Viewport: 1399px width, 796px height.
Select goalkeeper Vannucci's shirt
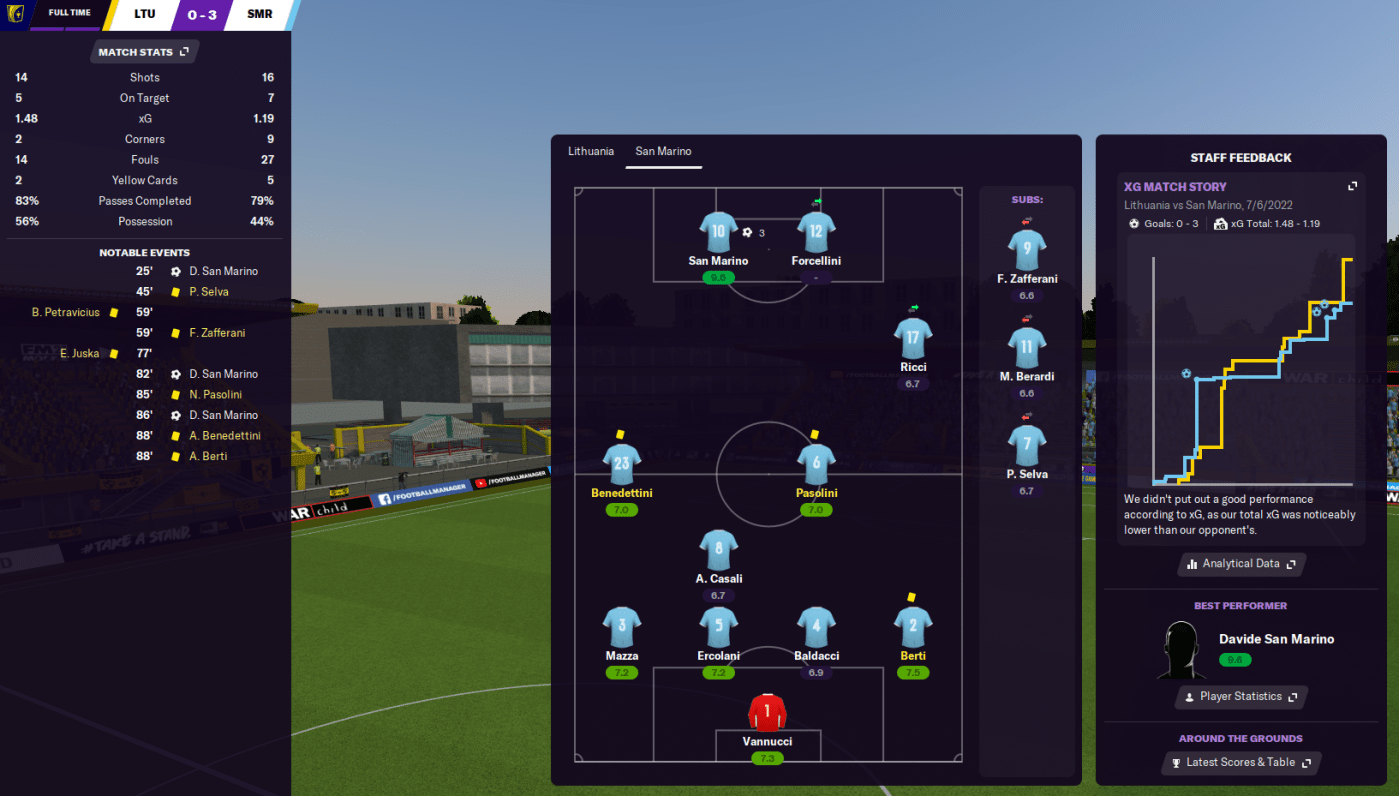(767, 713)
